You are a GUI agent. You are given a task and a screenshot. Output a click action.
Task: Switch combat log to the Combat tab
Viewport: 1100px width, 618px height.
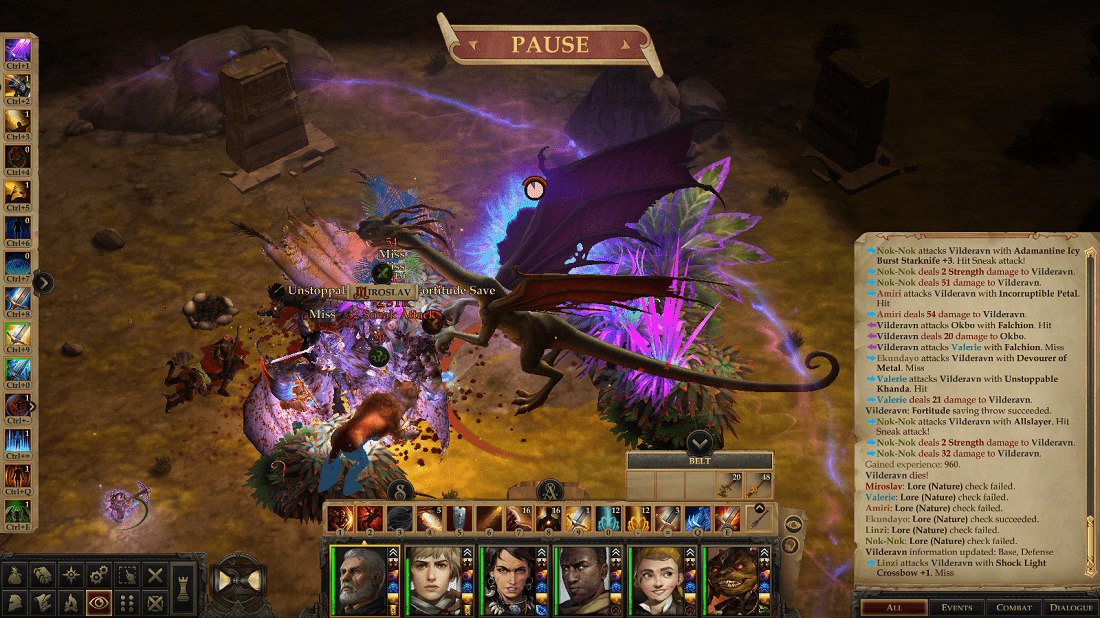[x=1013, y=607]
